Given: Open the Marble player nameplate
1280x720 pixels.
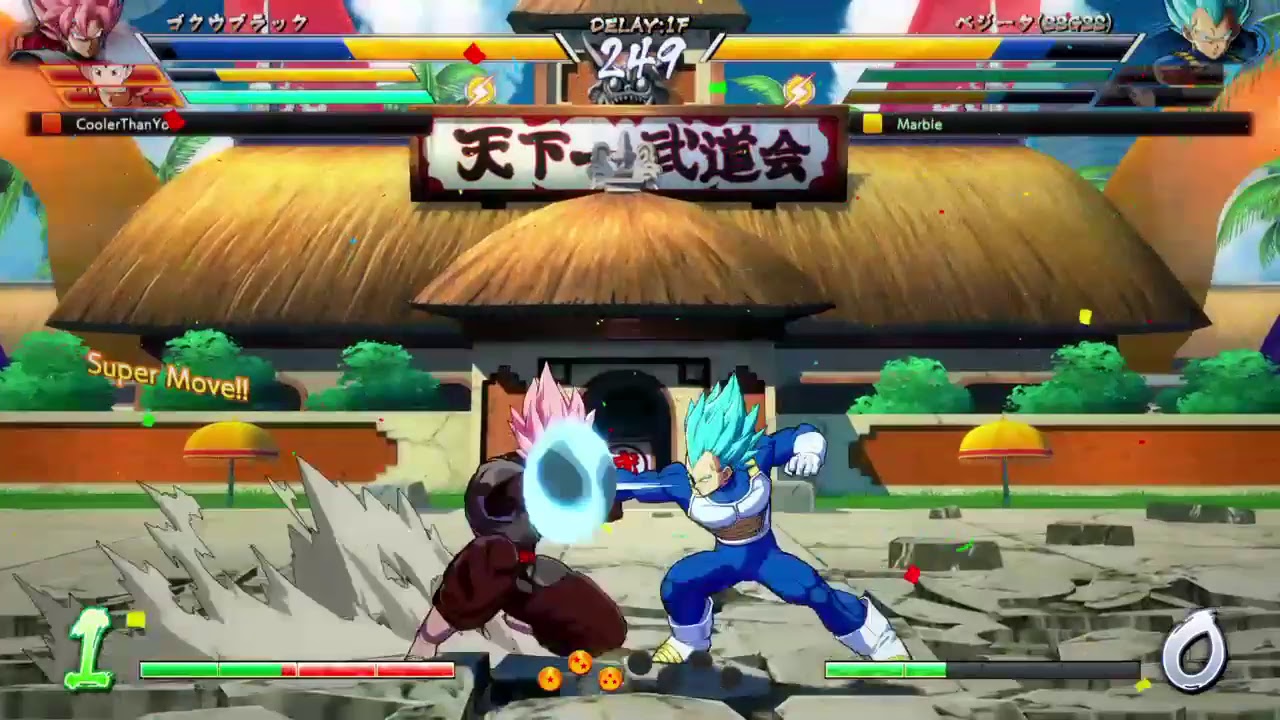Looking at the screenshot, I should 922,125.
